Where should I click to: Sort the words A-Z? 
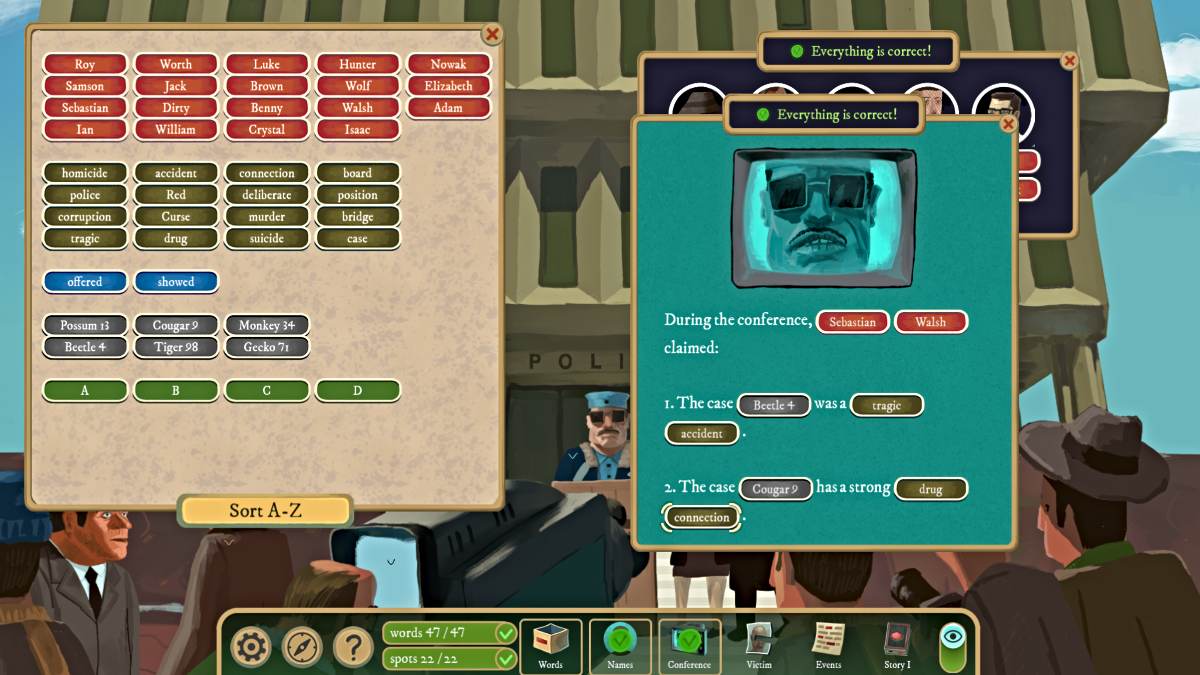tap(265, 510)
